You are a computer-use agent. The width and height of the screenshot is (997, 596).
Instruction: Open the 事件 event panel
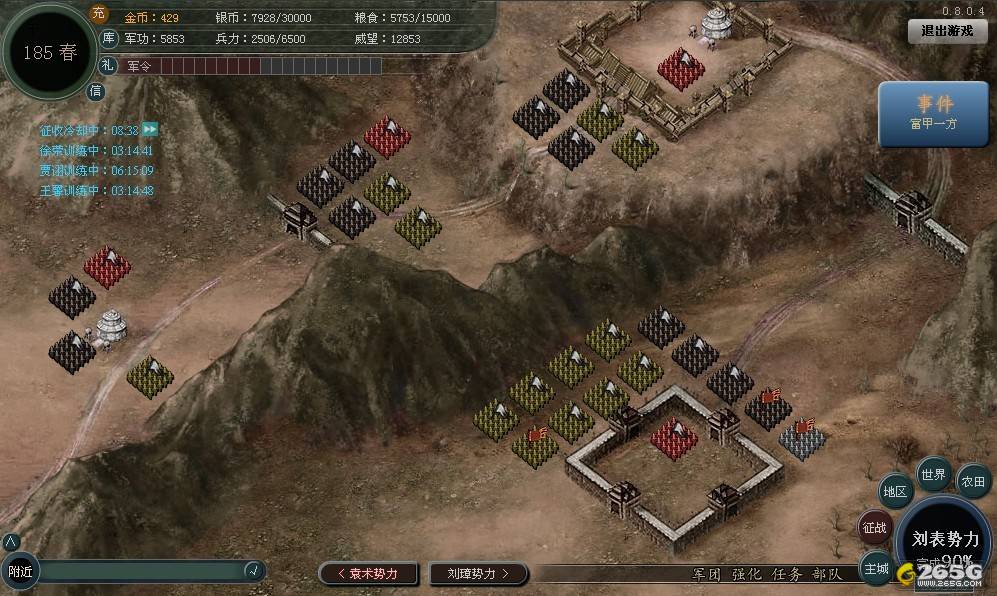coord(934,112)
